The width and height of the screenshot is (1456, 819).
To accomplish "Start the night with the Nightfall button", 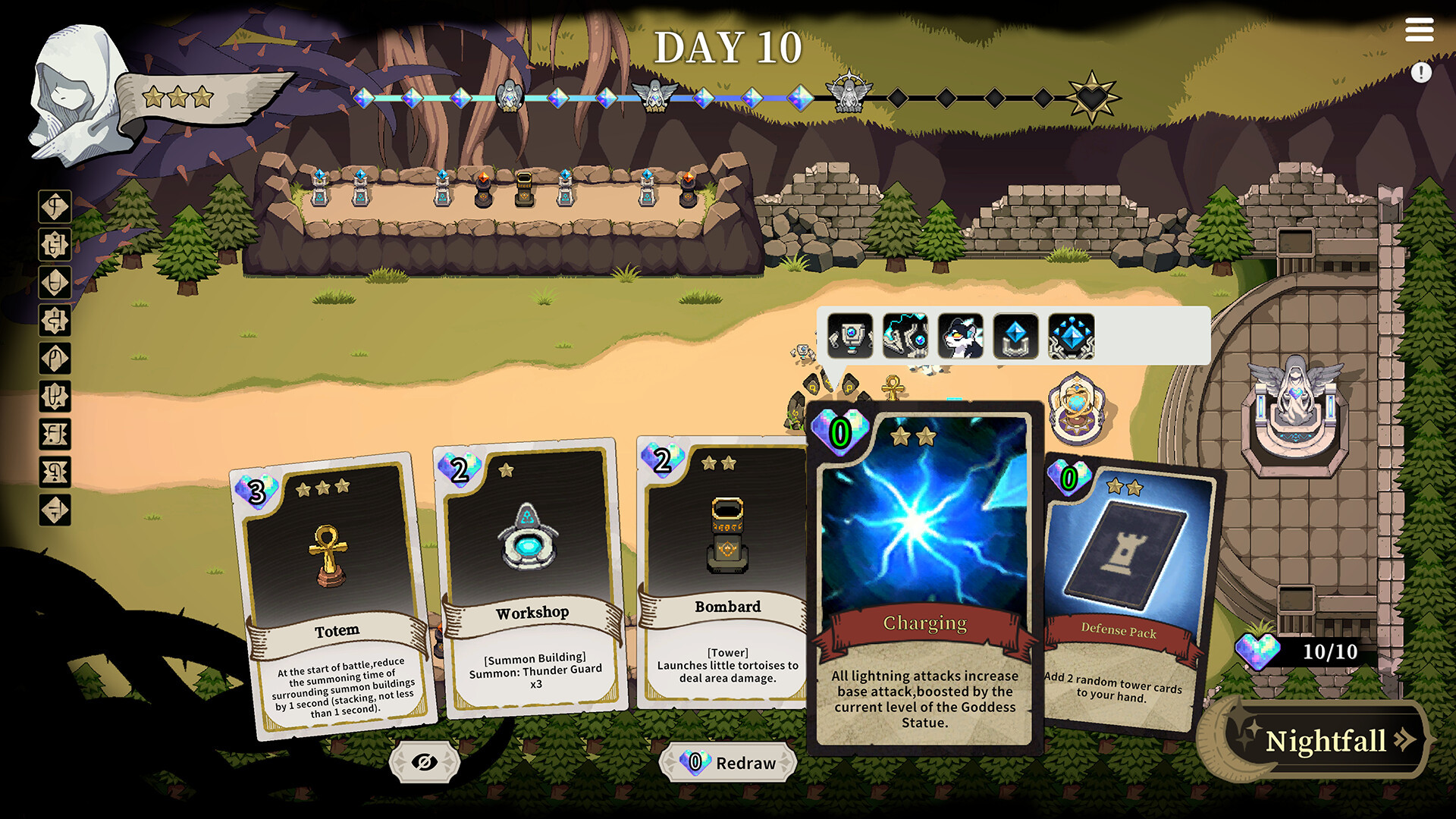I will coord(1326,740).
